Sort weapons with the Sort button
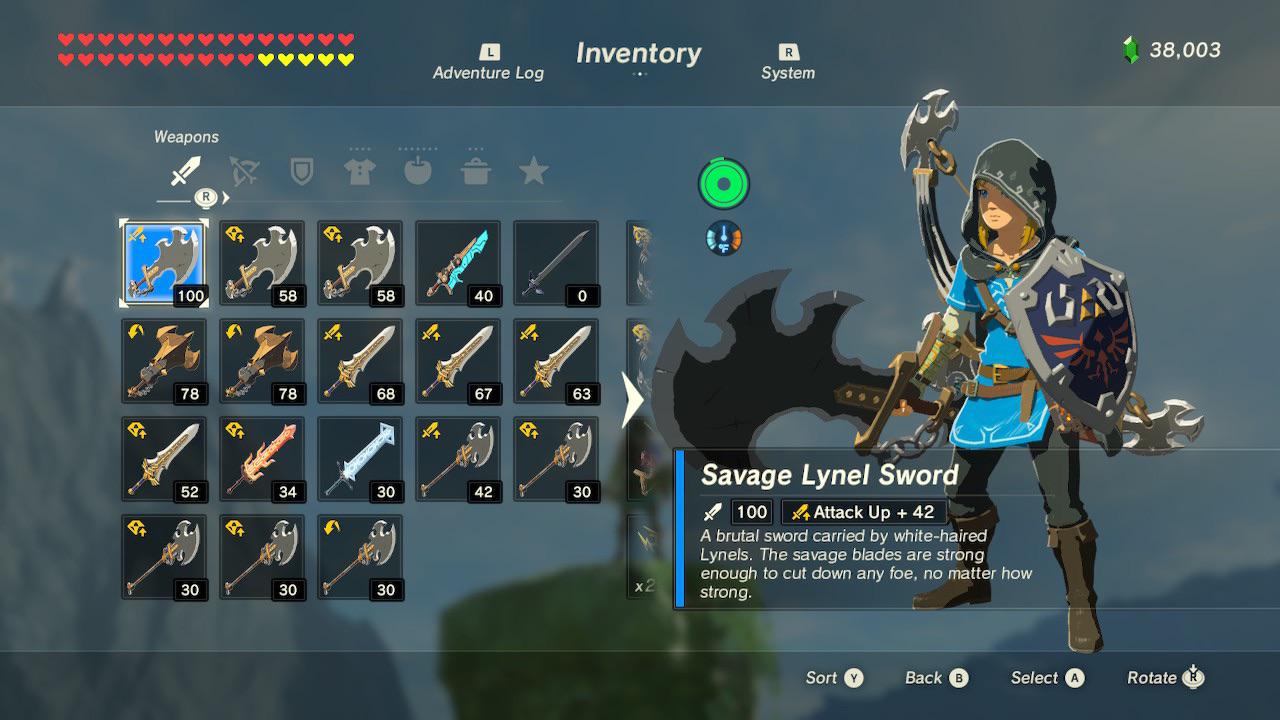Image resolution: width=1280 pixels, height=720 pixels. pyautogui.click(x=835, y=678)
